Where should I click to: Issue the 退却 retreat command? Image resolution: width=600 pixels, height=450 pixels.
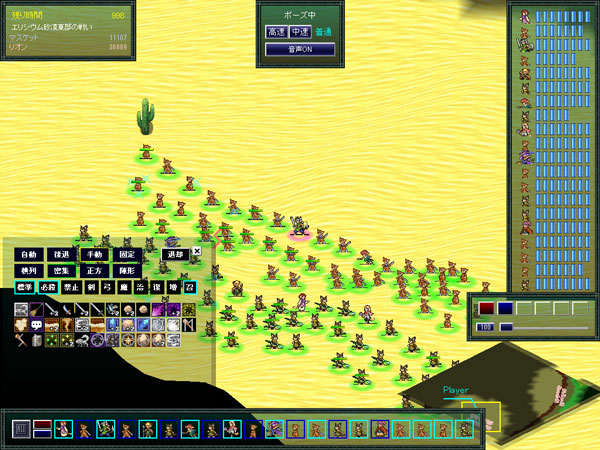coord(174,255)
